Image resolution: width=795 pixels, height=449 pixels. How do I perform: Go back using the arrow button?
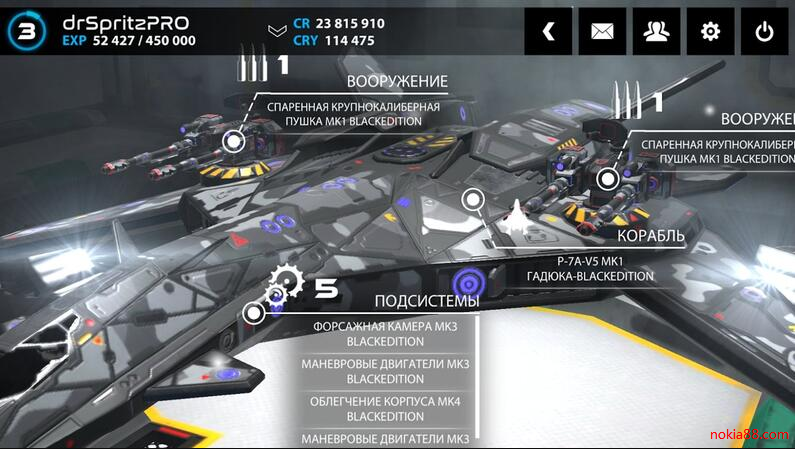pyautogui.click(x=548, y=31)
